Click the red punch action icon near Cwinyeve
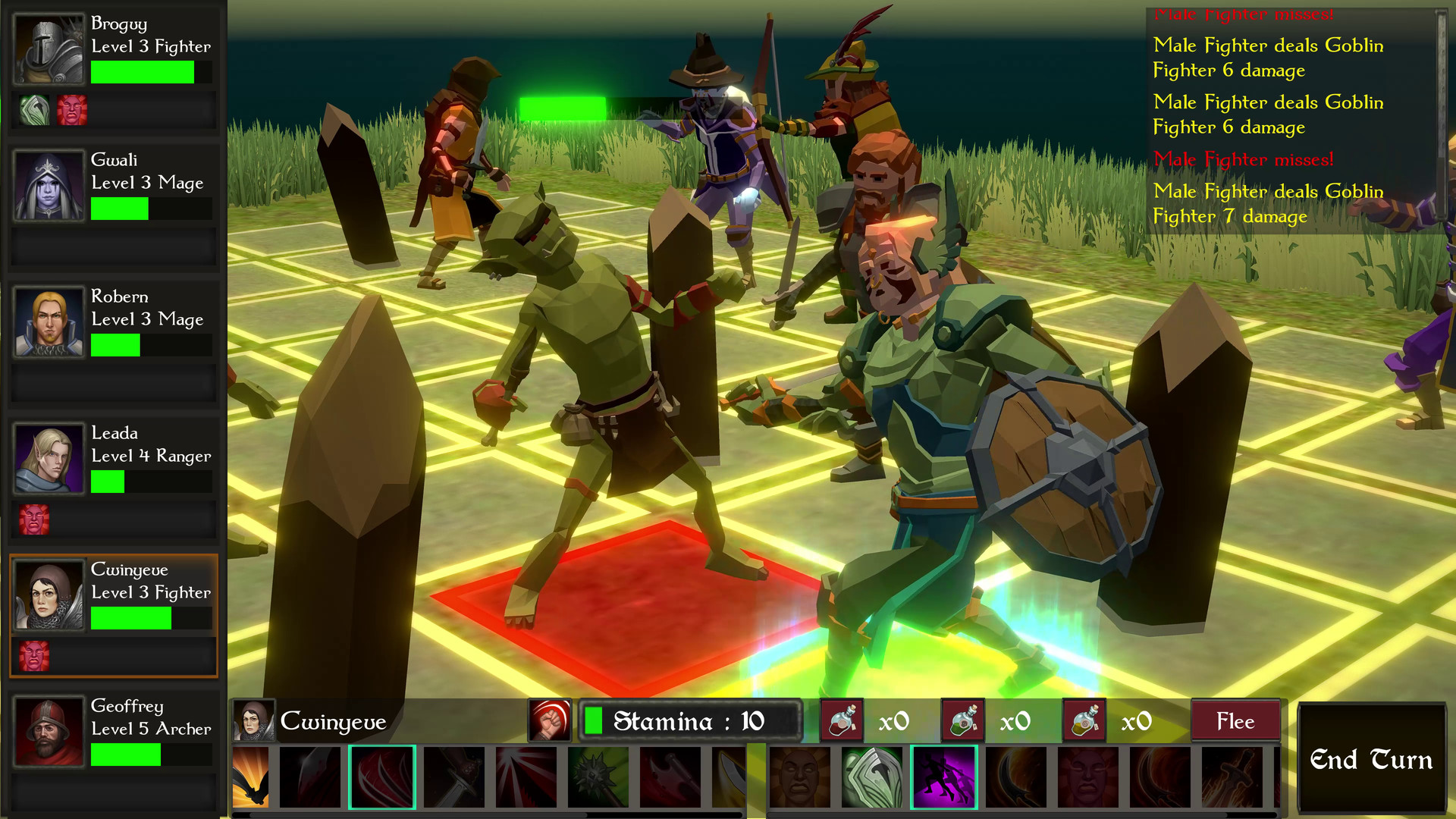The height and width of the screenshot is (819, 1456). pos(549,720)
